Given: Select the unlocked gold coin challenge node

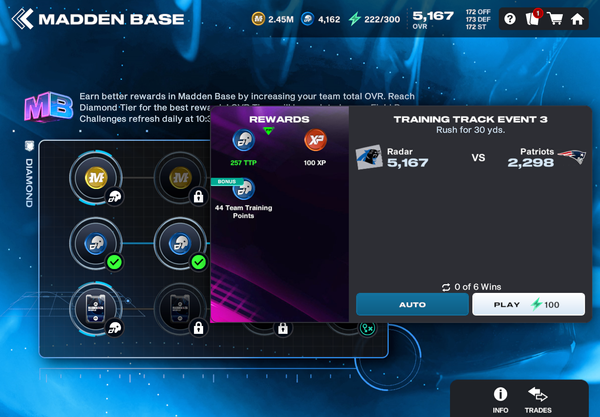Looking at the screenshot, I should pos(95,177).
